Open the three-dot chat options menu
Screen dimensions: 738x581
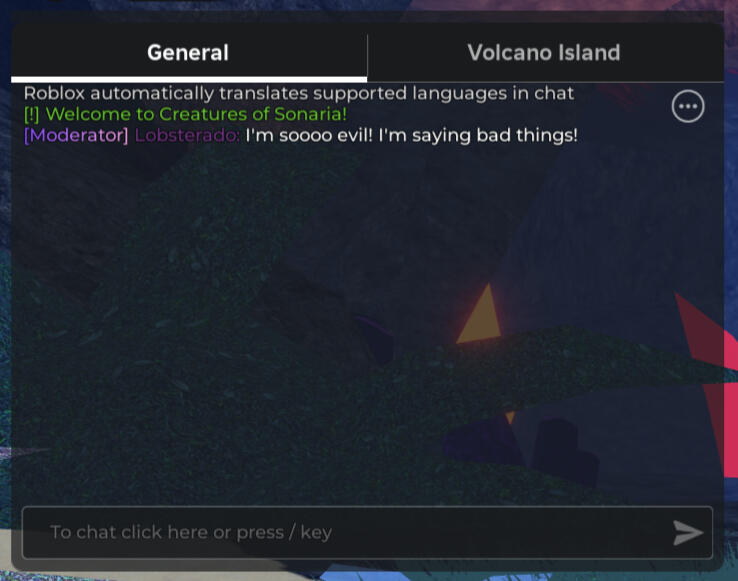688,106
